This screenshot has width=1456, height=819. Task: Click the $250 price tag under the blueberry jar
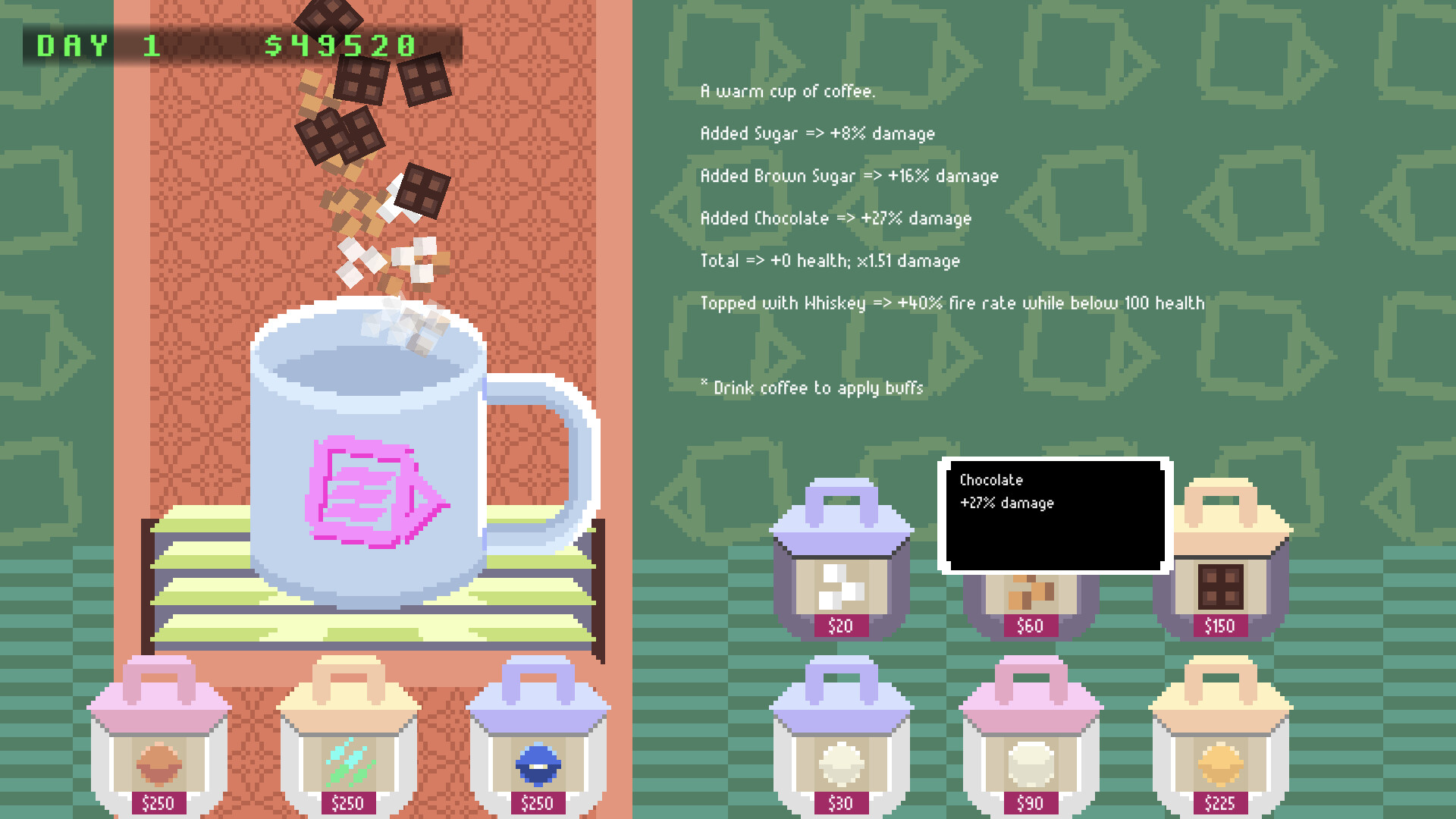pyautogui.click(x=538, y=802)
